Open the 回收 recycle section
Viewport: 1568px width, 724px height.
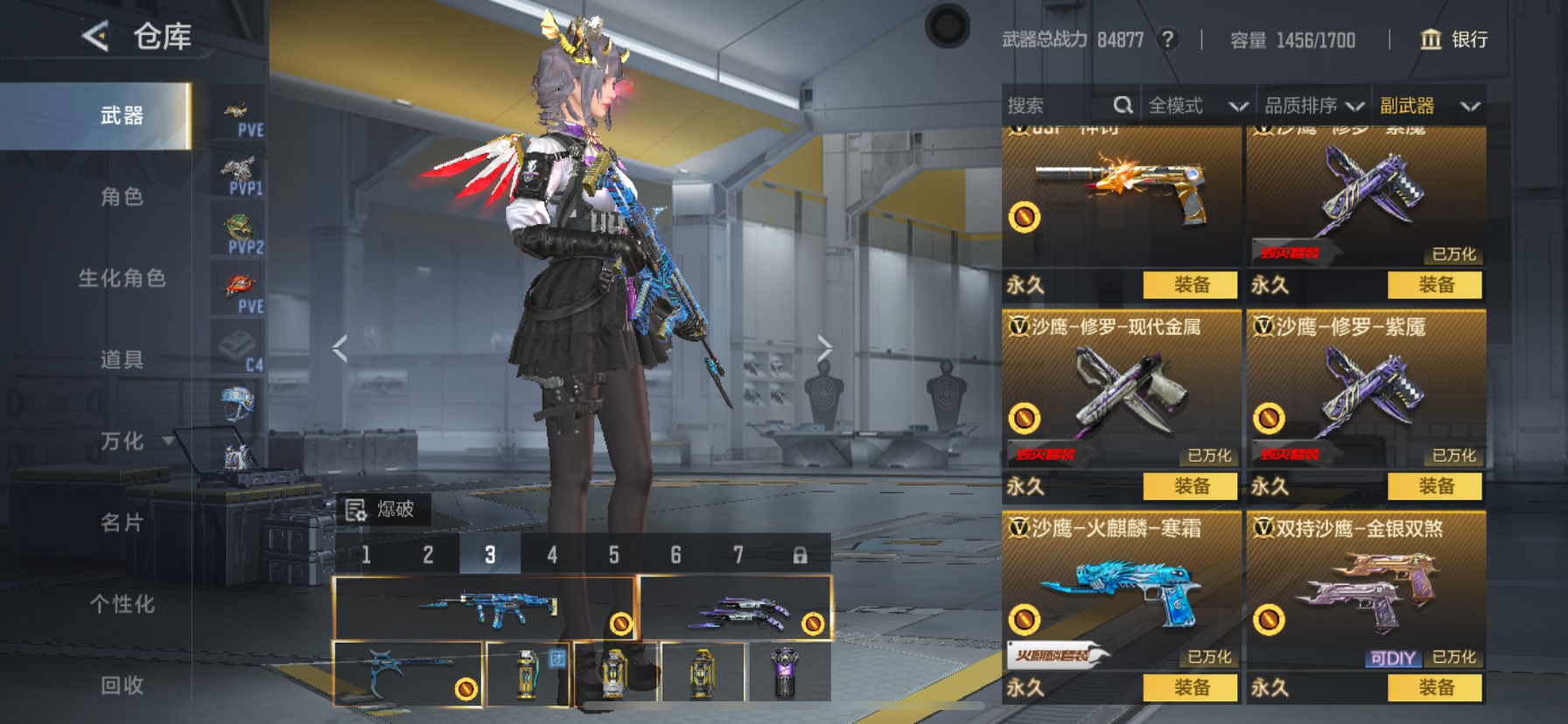[122, 685]
